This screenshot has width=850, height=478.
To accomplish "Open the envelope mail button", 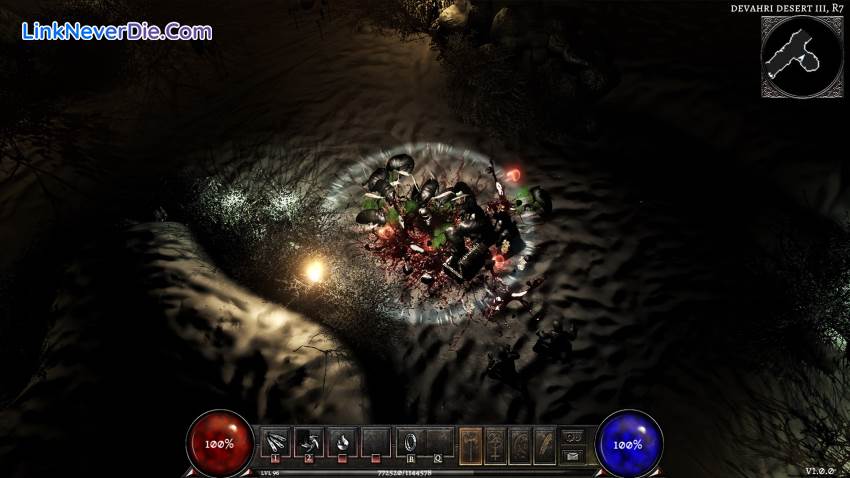I will point(574,455).
